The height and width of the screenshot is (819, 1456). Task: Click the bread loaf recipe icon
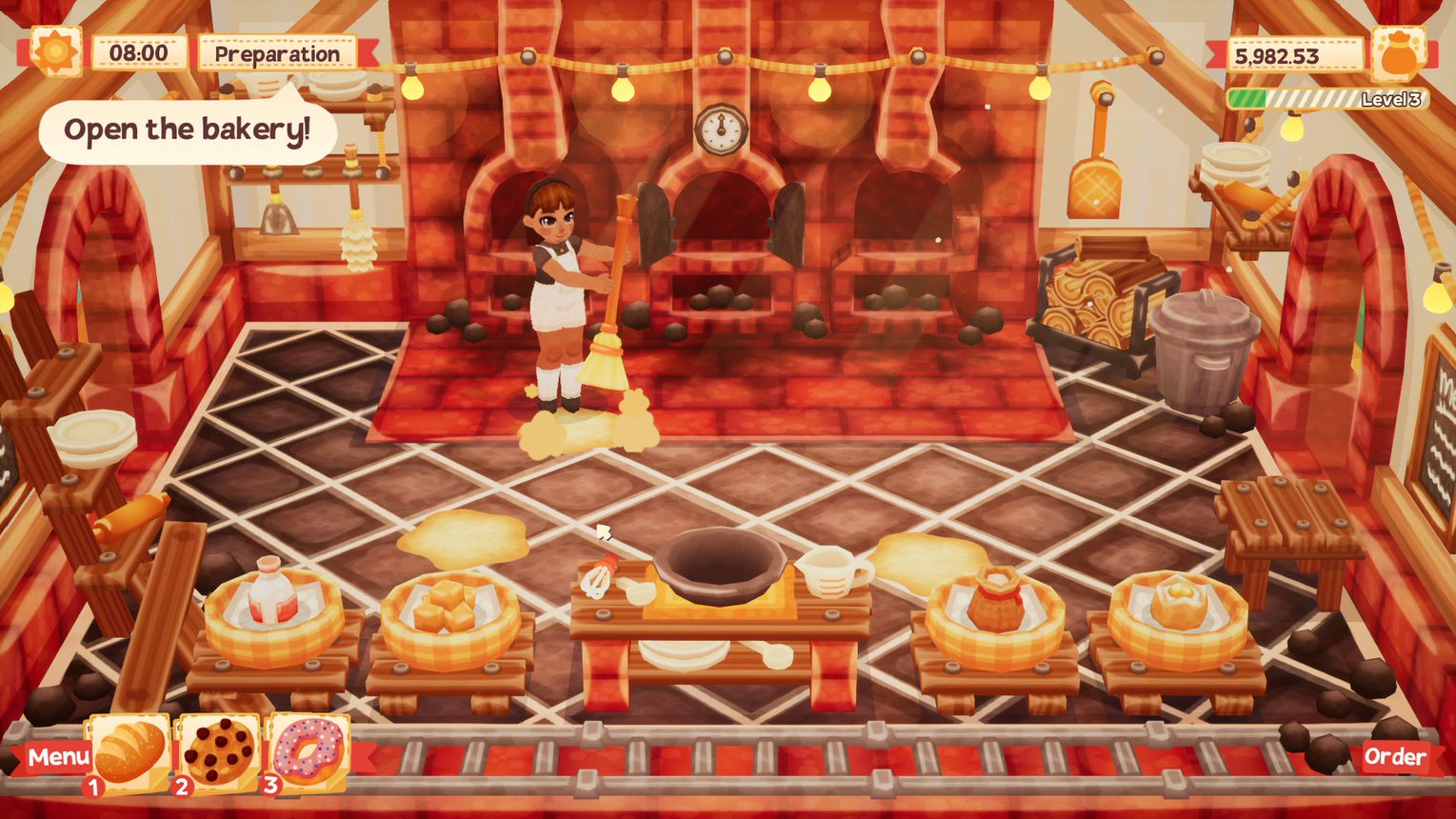click(129, 752)
